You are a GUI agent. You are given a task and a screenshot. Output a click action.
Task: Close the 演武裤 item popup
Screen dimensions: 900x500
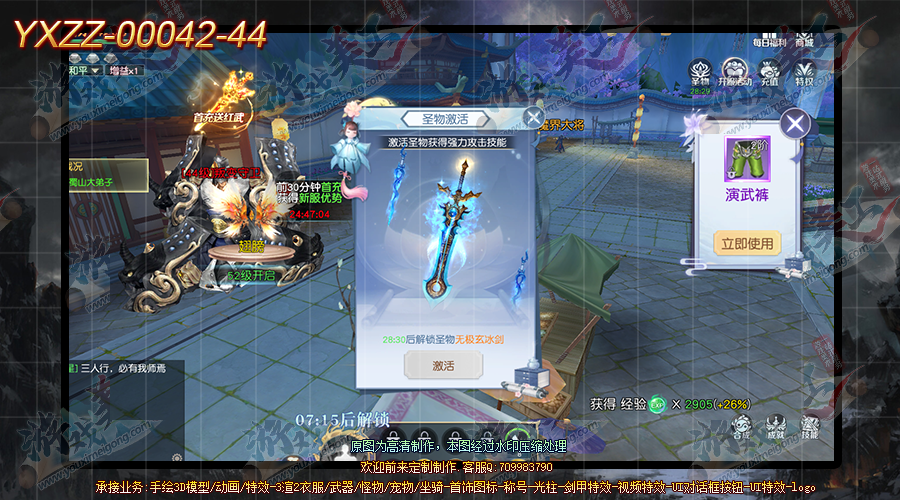[x=795, y=124]
